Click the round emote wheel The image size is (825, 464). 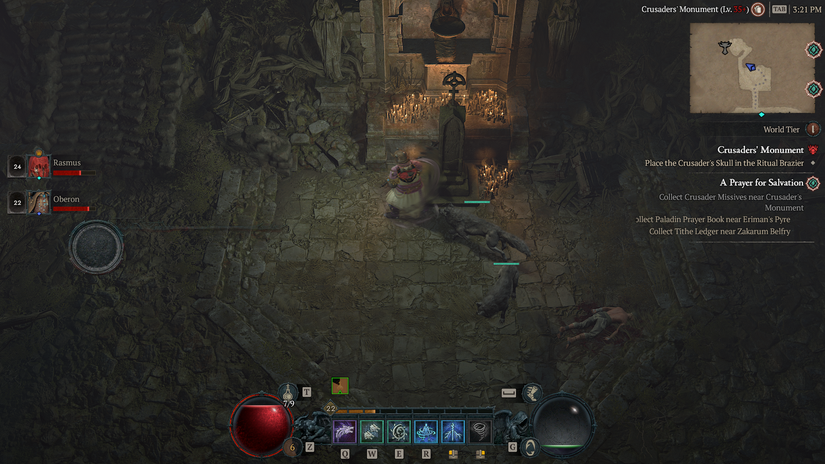click(96, 246)
